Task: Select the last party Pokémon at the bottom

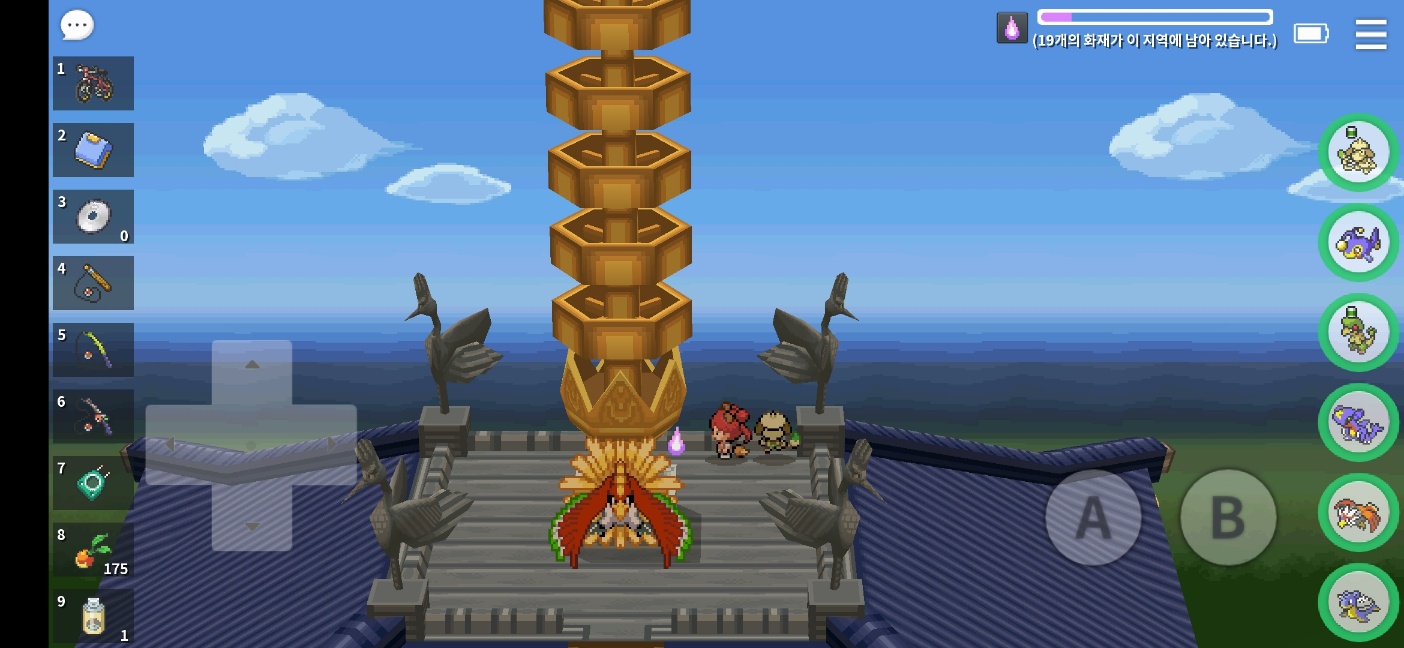Action: pyautogui.click(x=1358, y=603)
